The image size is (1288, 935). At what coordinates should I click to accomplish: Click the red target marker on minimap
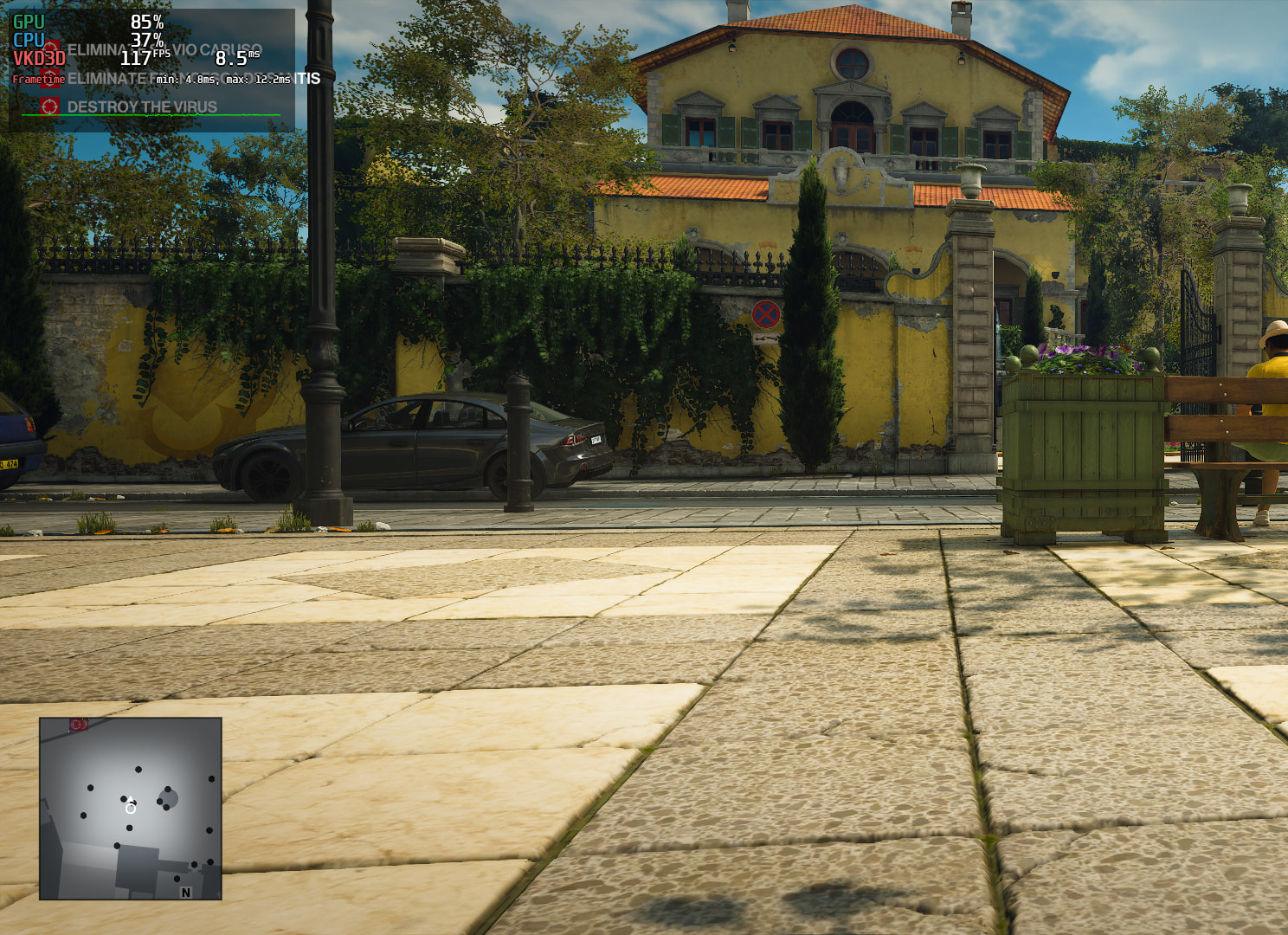[78, 724]
